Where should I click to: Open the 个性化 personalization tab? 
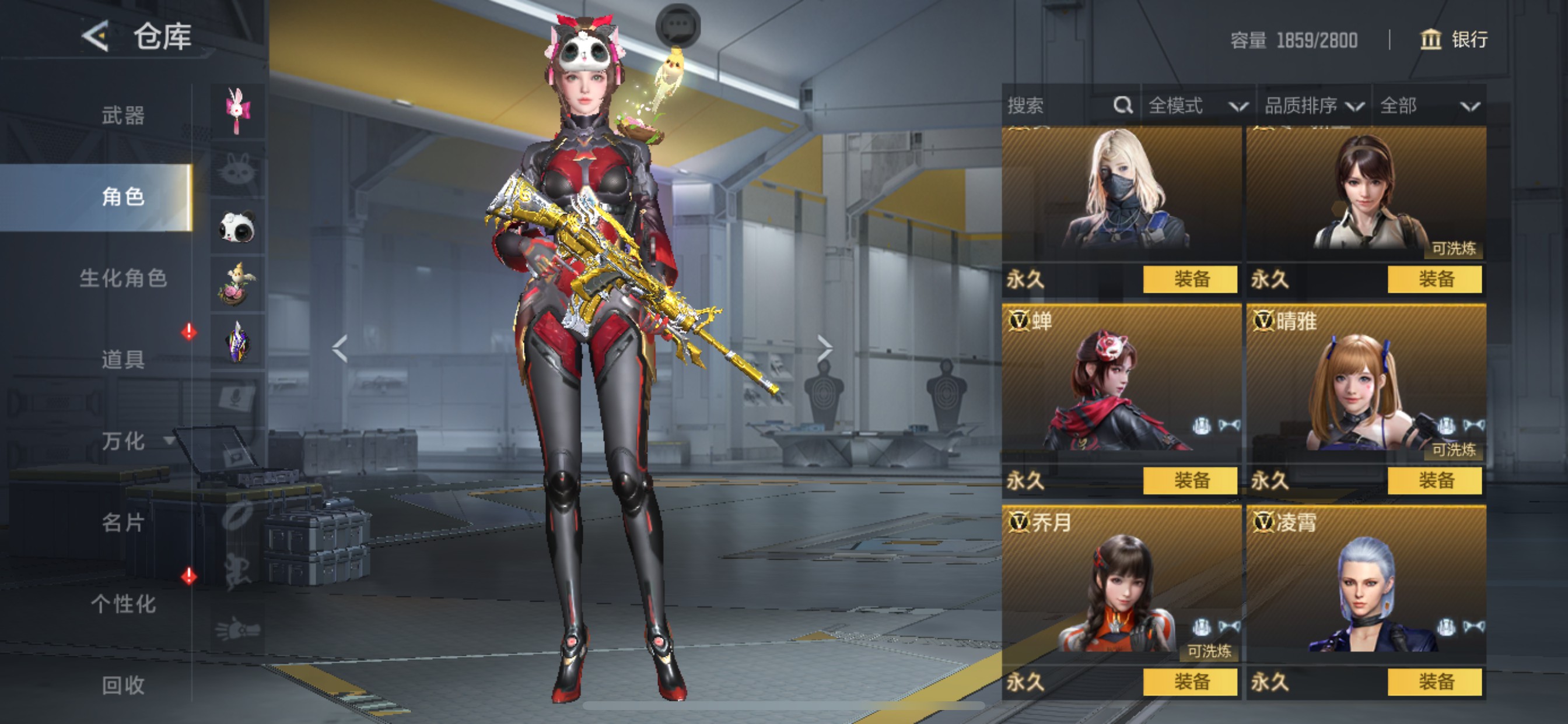click(123, 604)
